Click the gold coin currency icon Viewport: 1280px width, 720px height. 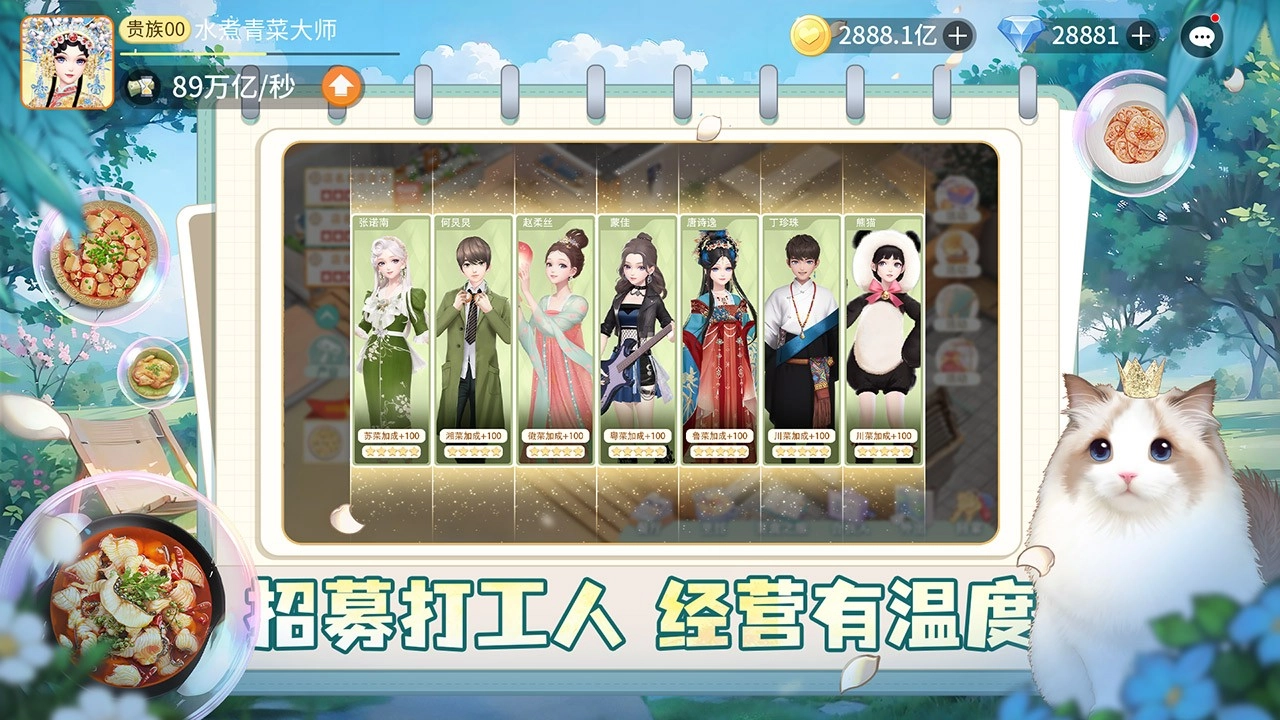813,36
